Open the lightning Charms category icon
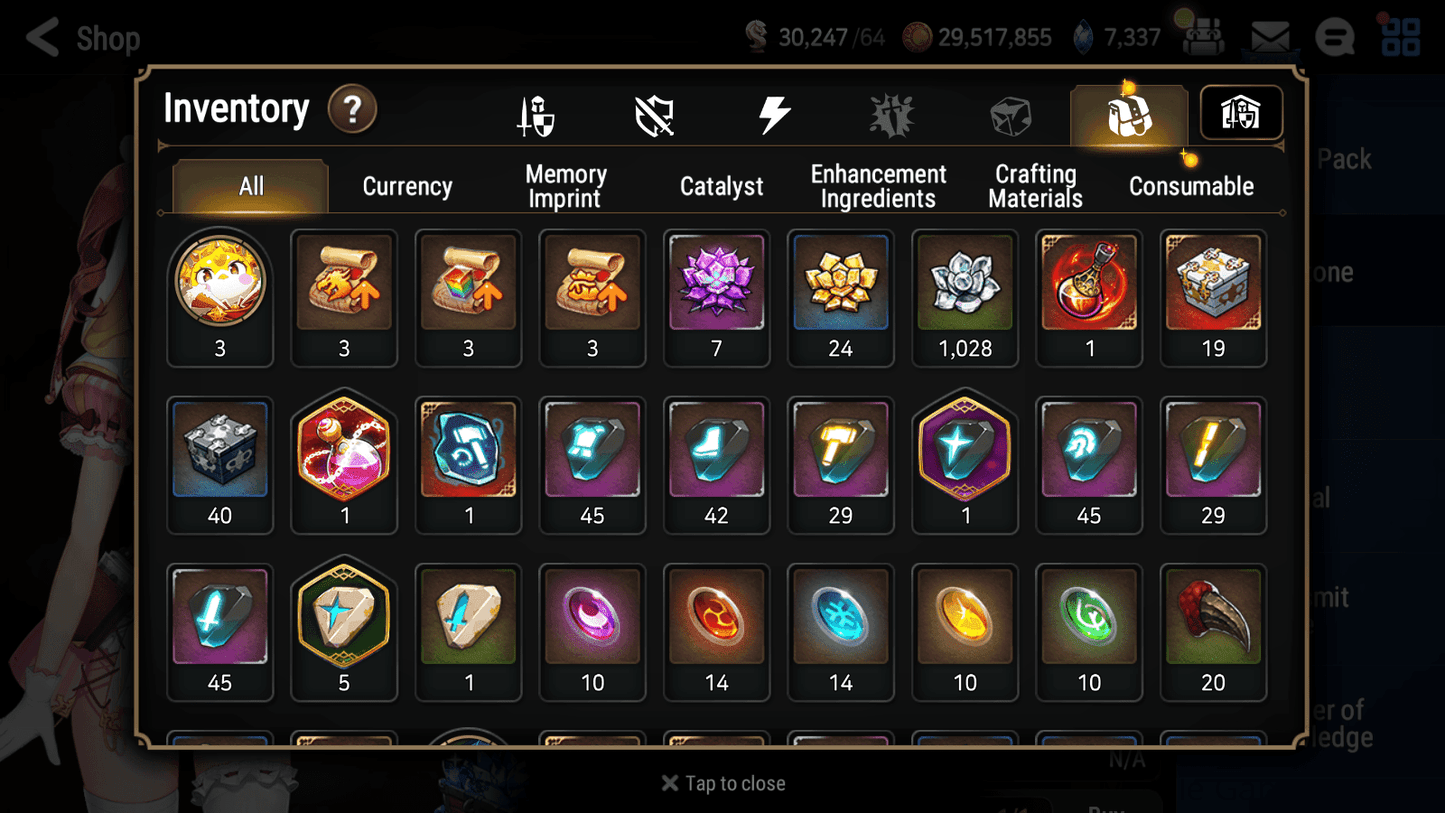1445x813 pixels. (774, 113)
